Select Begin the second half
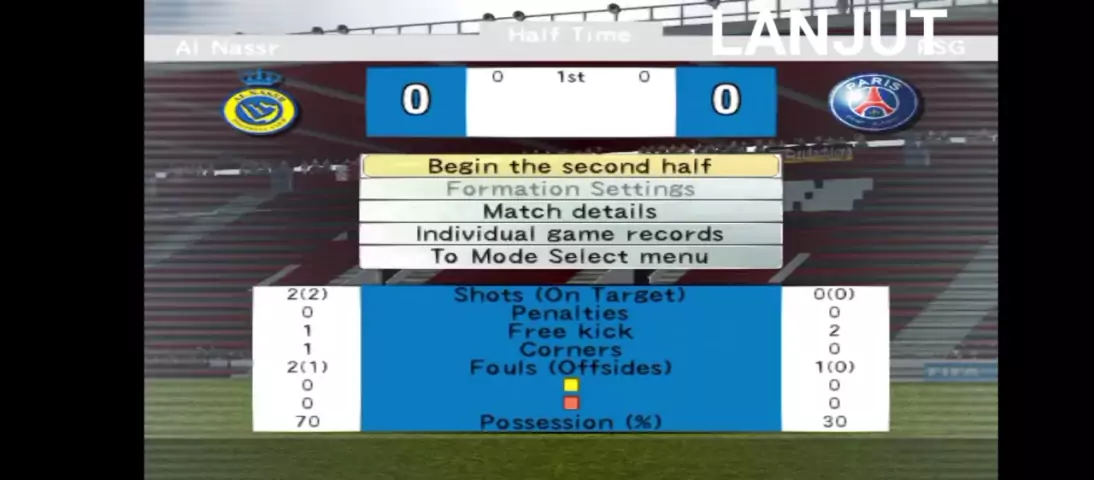 (x=570, y=166)
